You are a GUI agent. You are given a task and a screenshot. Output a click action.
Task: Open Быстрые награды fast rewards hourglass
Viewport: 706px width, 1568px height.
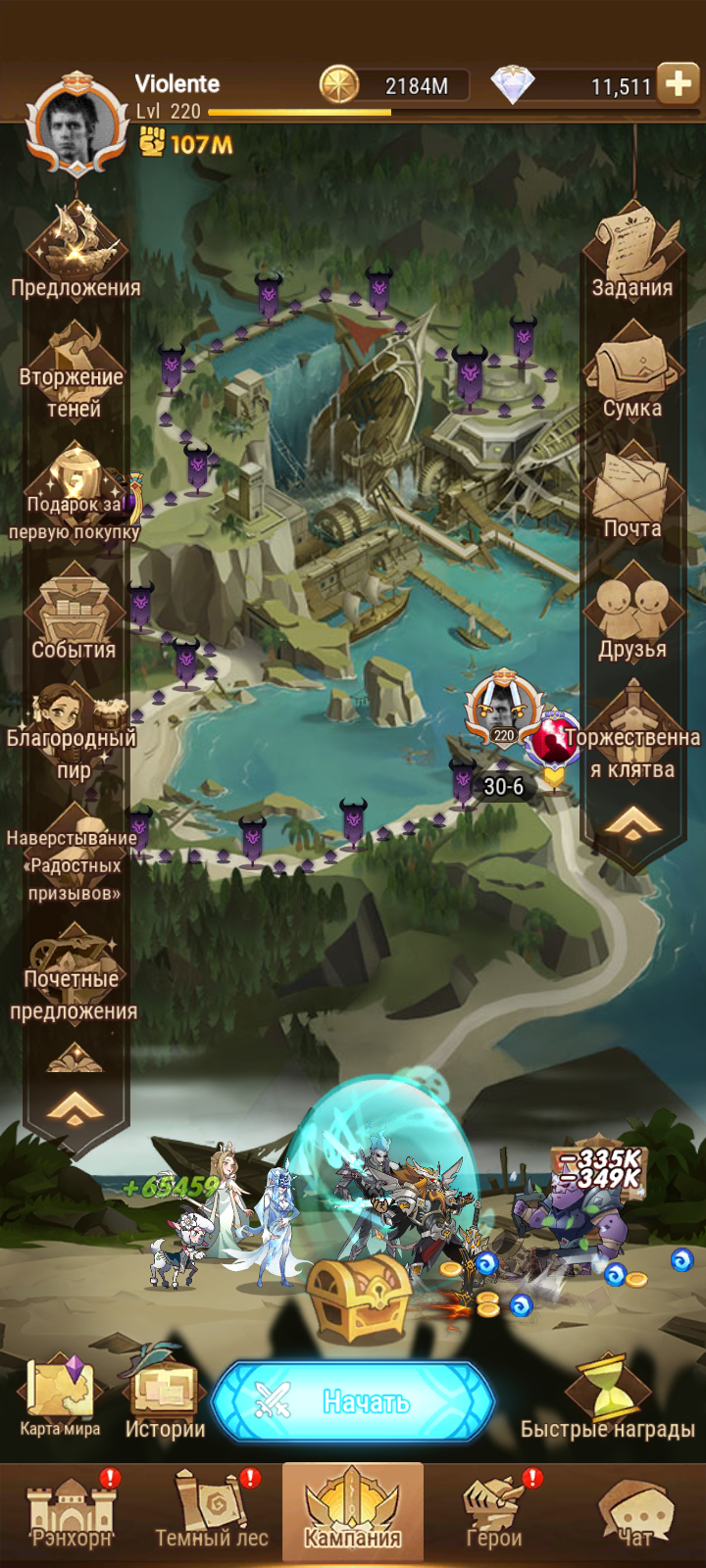pos(608,1396)
